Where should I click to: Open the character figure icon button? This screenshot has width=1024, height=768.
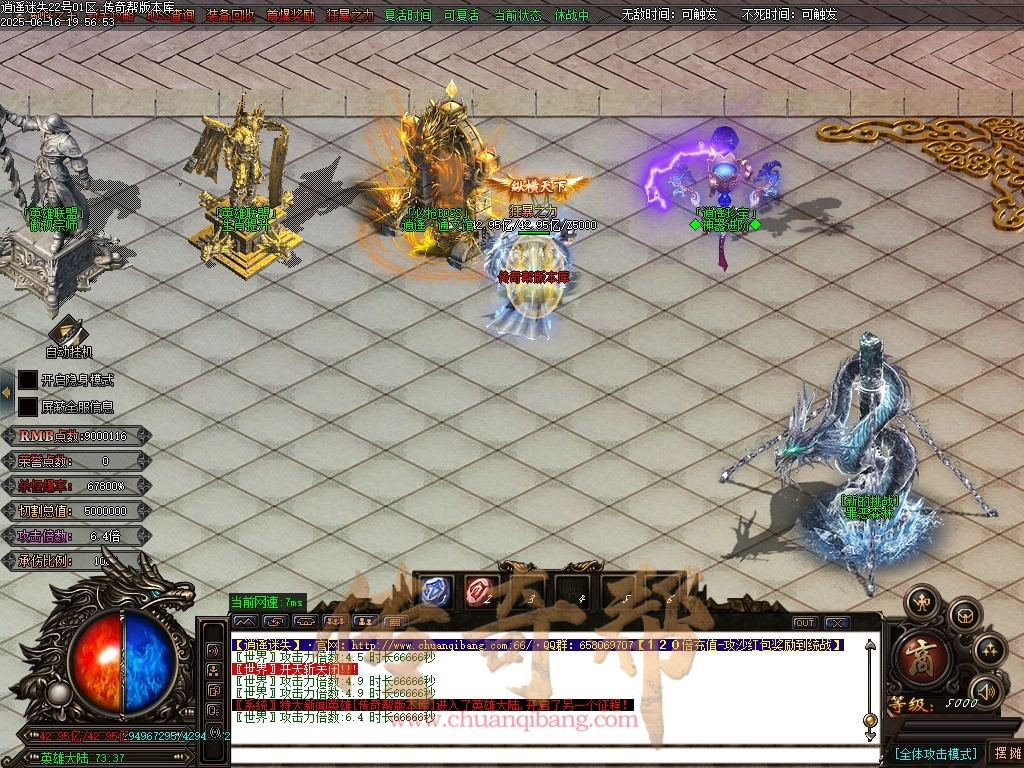[921, 602]
